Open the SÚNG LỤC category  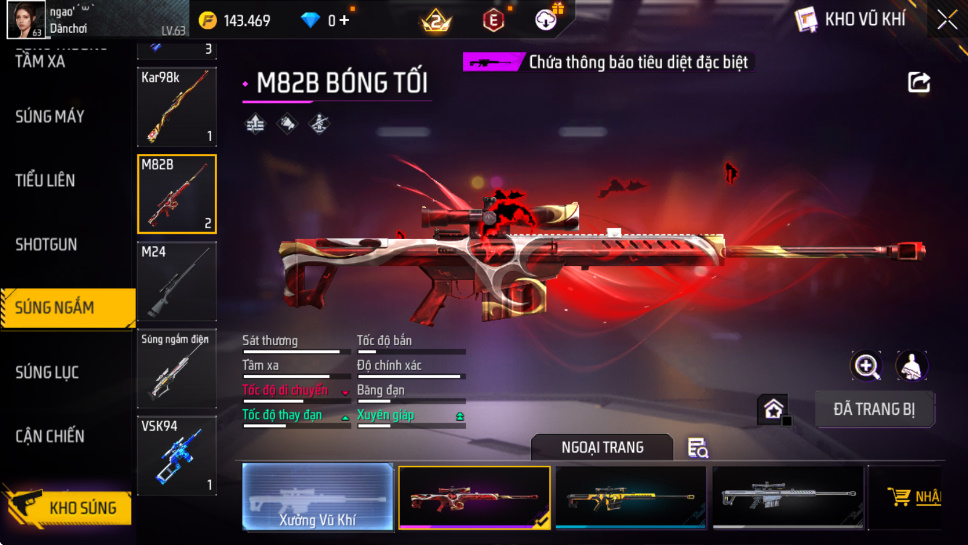(46, 373)
